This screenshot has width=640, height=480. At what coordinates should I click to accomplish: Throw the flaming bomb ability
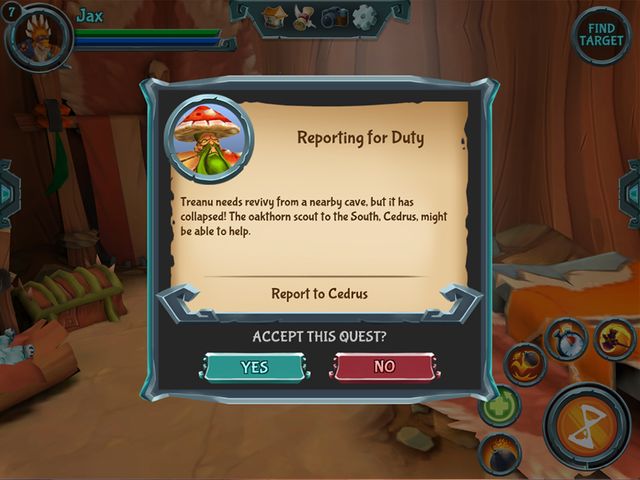[x=499, y=453]
